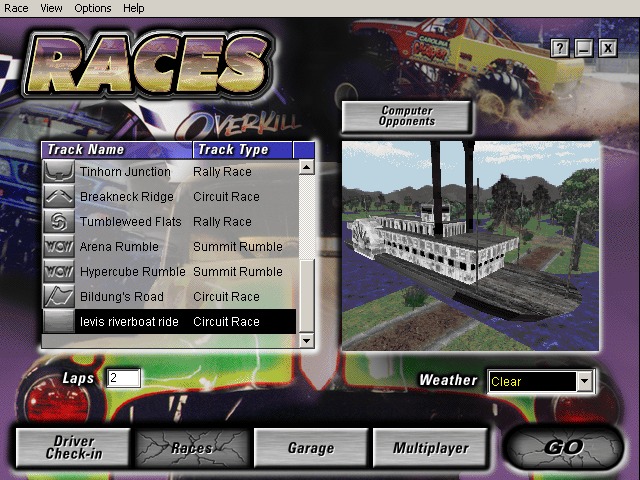Open the Help menu
Viewport: 640px width, 480px height.
pyautogui.click(x=133, y=8)
